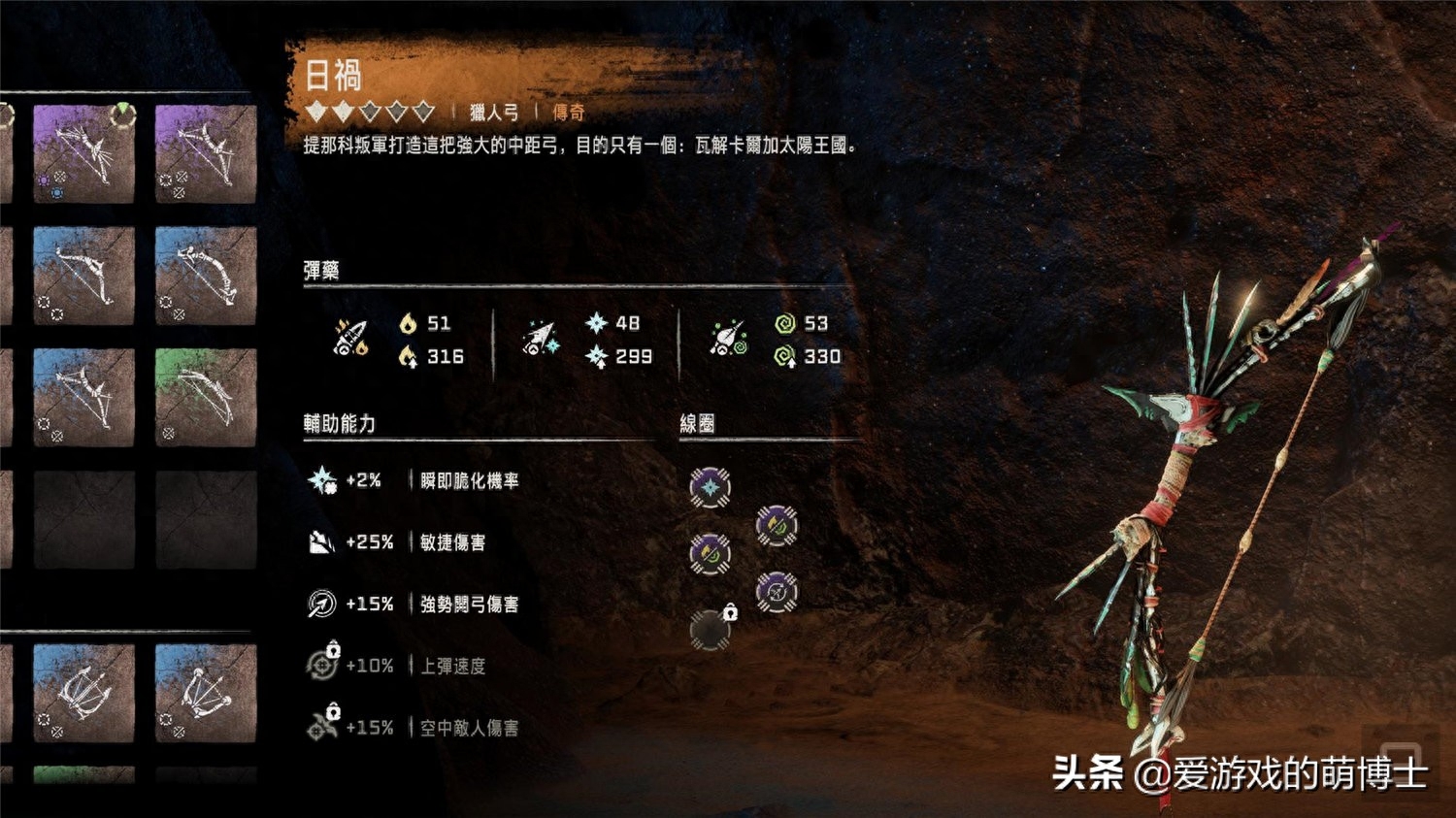This screenshot has height=818, width=1456.
Task: Click the locked empty coil slot
Action: 710,630
